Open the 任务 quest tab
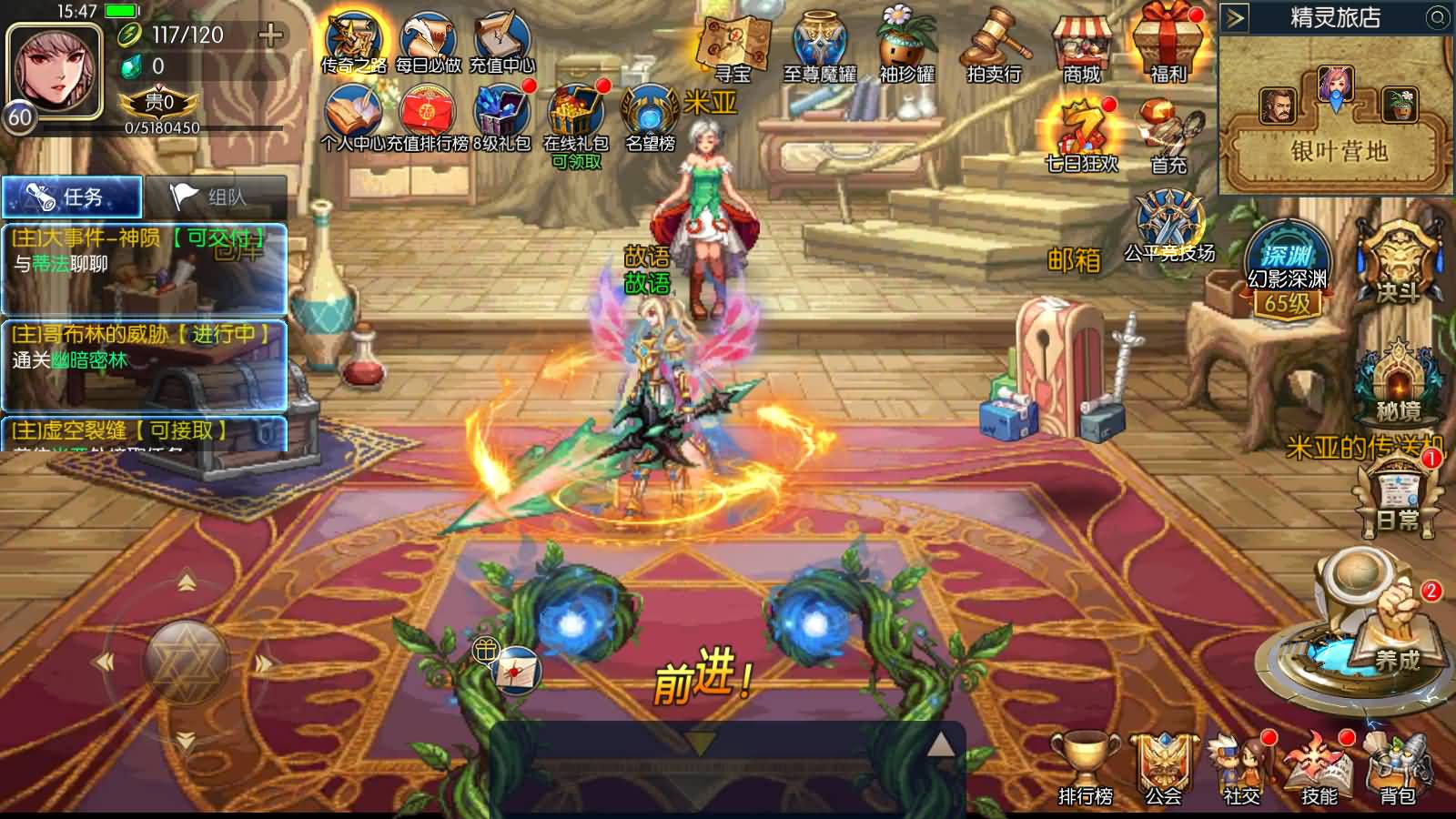 pos(72,197)
